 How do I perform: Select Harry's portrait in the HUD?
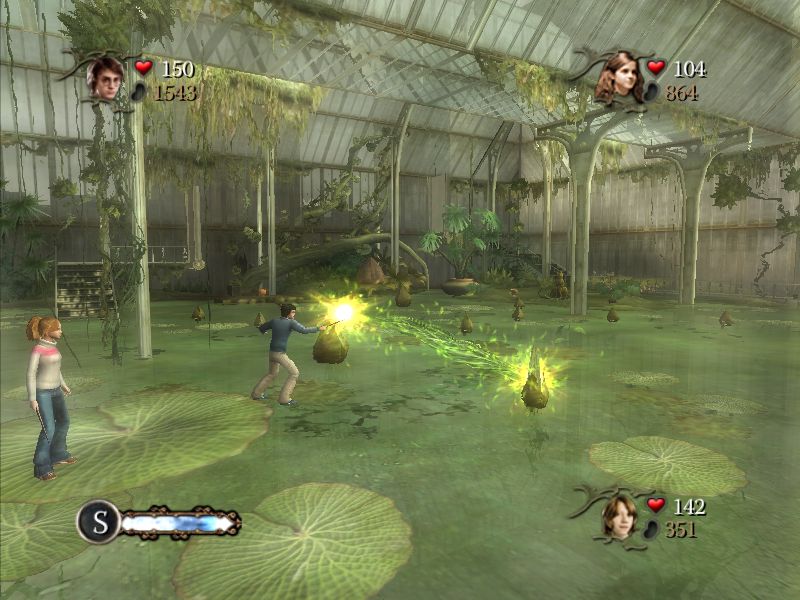tap(105, 77)
